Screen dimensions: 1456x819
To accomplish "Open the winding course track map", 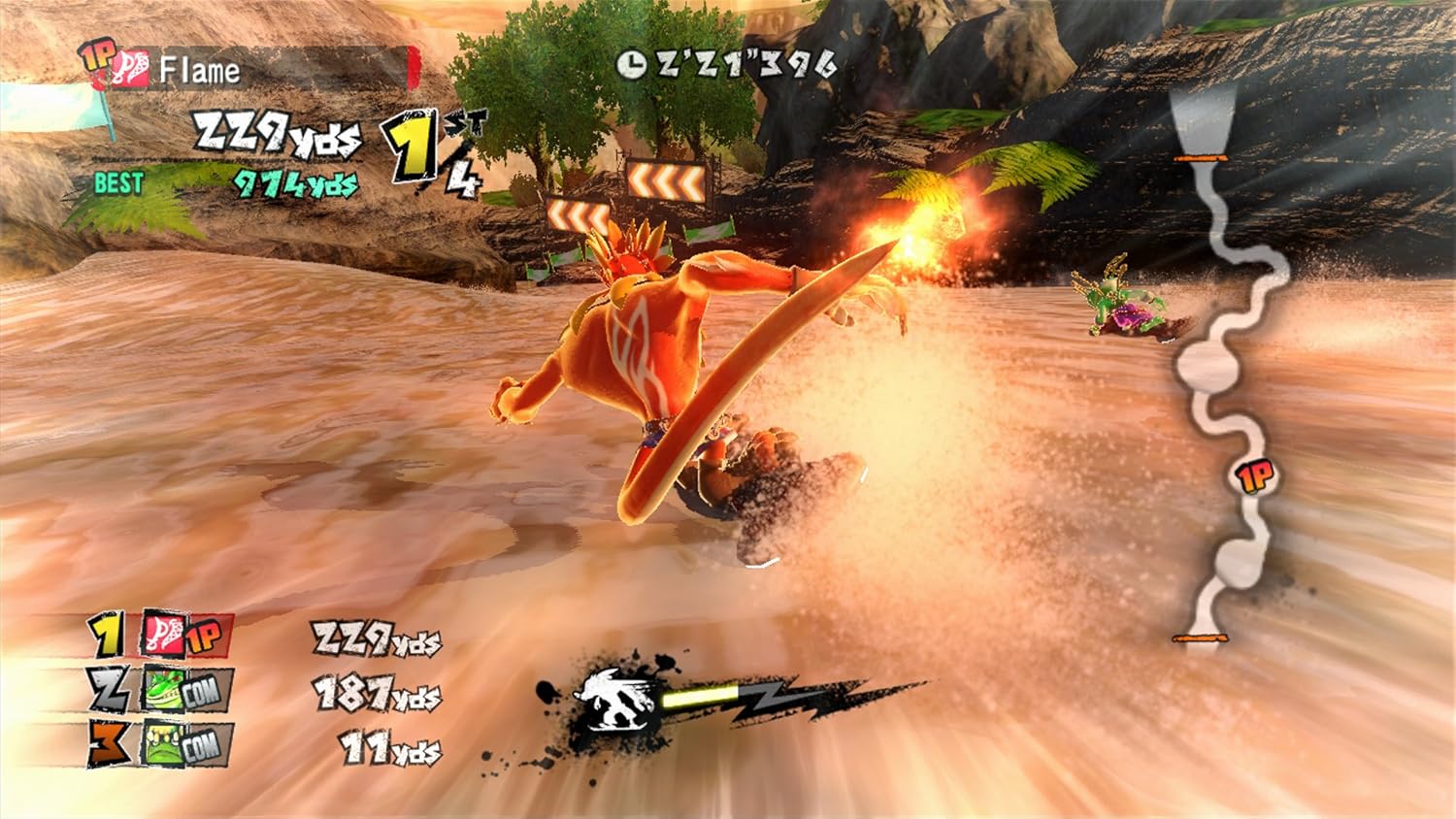I will click(x=1225, y=369).
